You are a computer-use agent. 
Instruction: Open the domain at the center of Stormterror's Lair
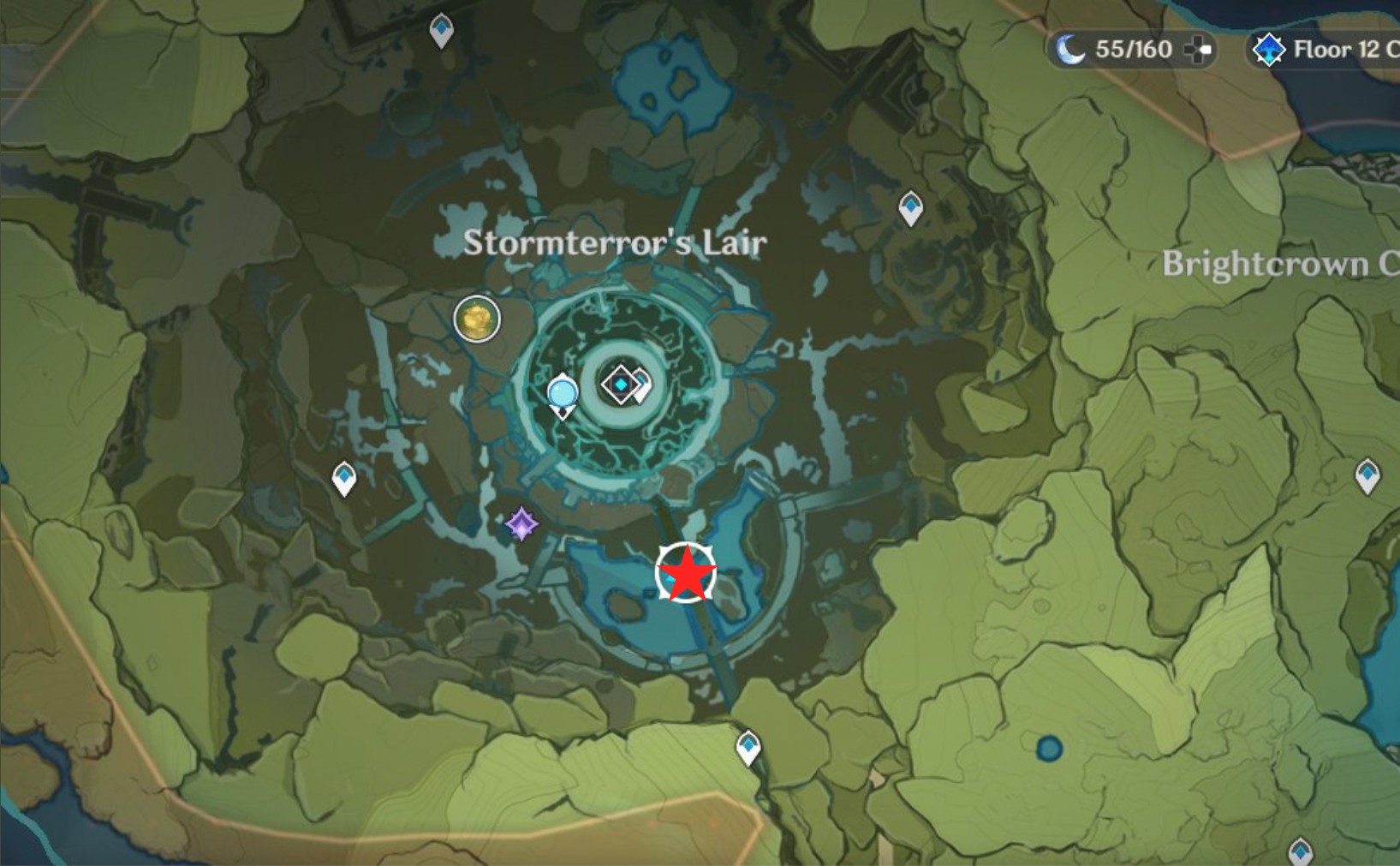coord(618,385)
